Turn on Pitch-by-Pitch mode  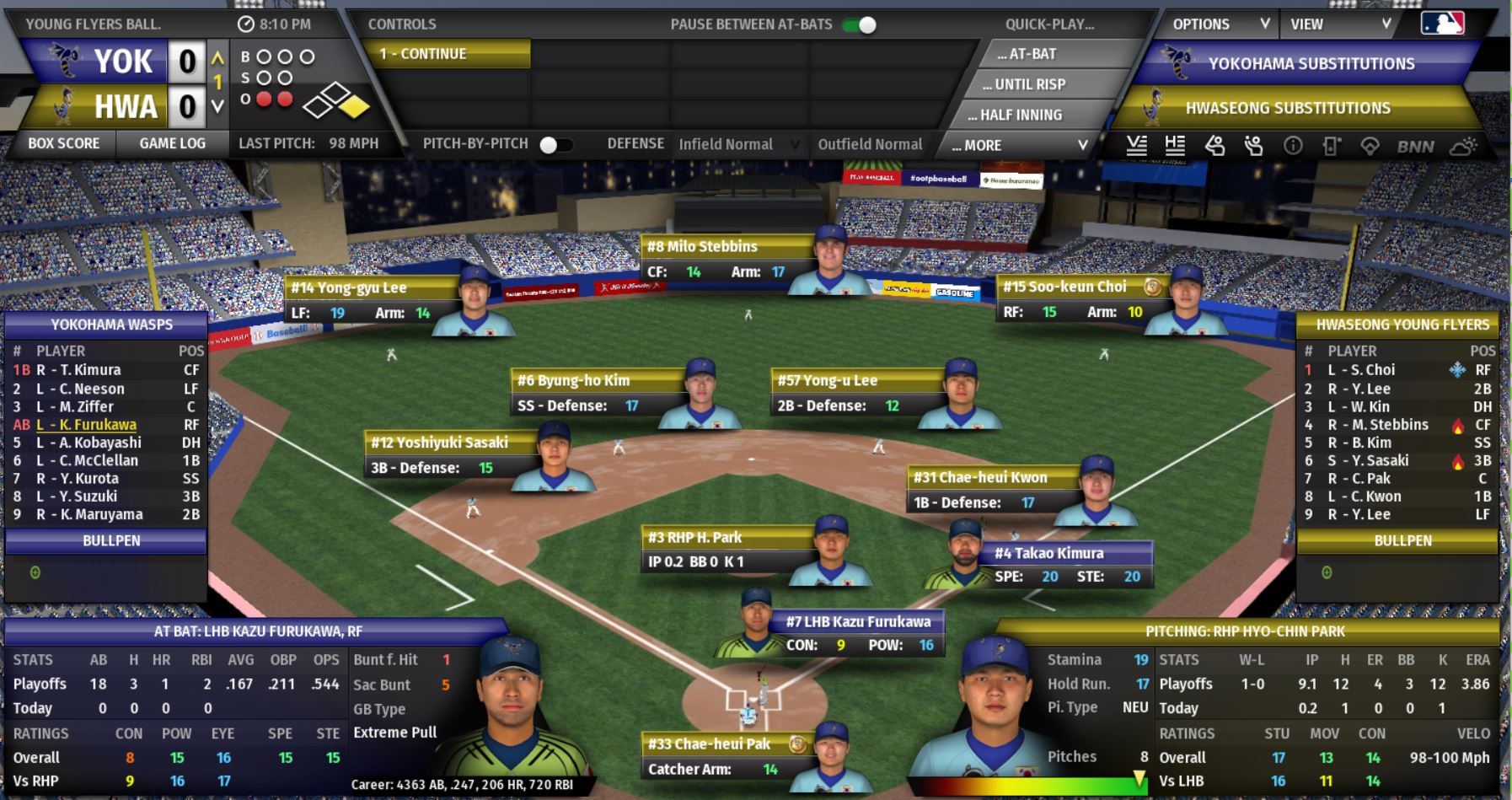pos(555,144)
